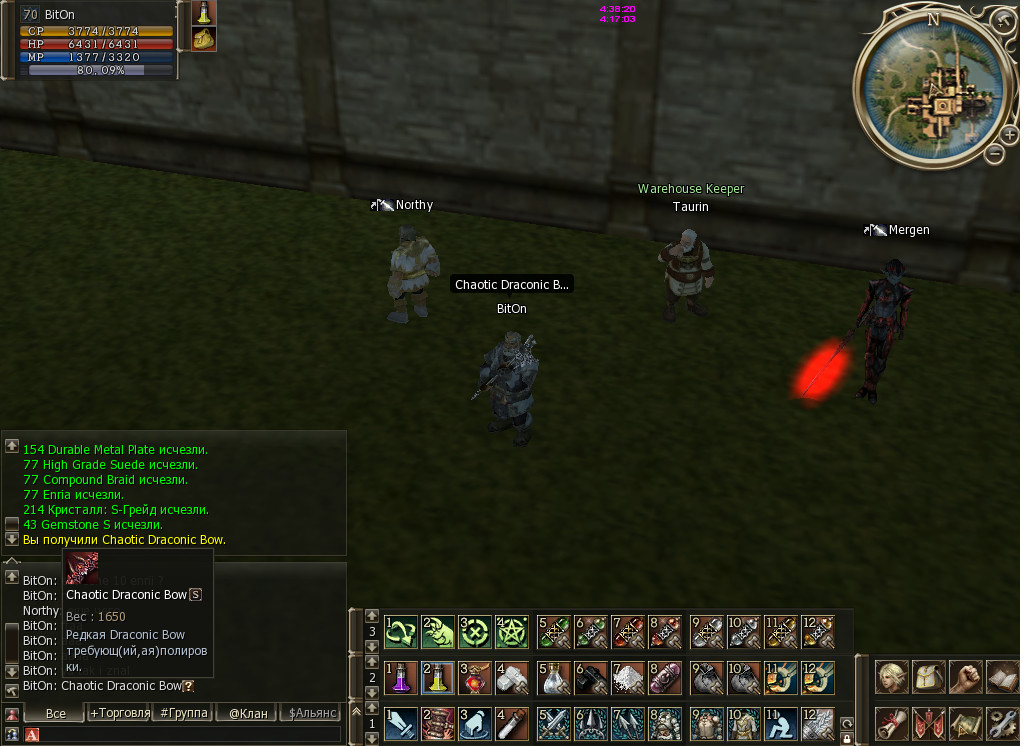Open the fist actions menu button
Screen dimensions: 1024x746
coord(965,677)
